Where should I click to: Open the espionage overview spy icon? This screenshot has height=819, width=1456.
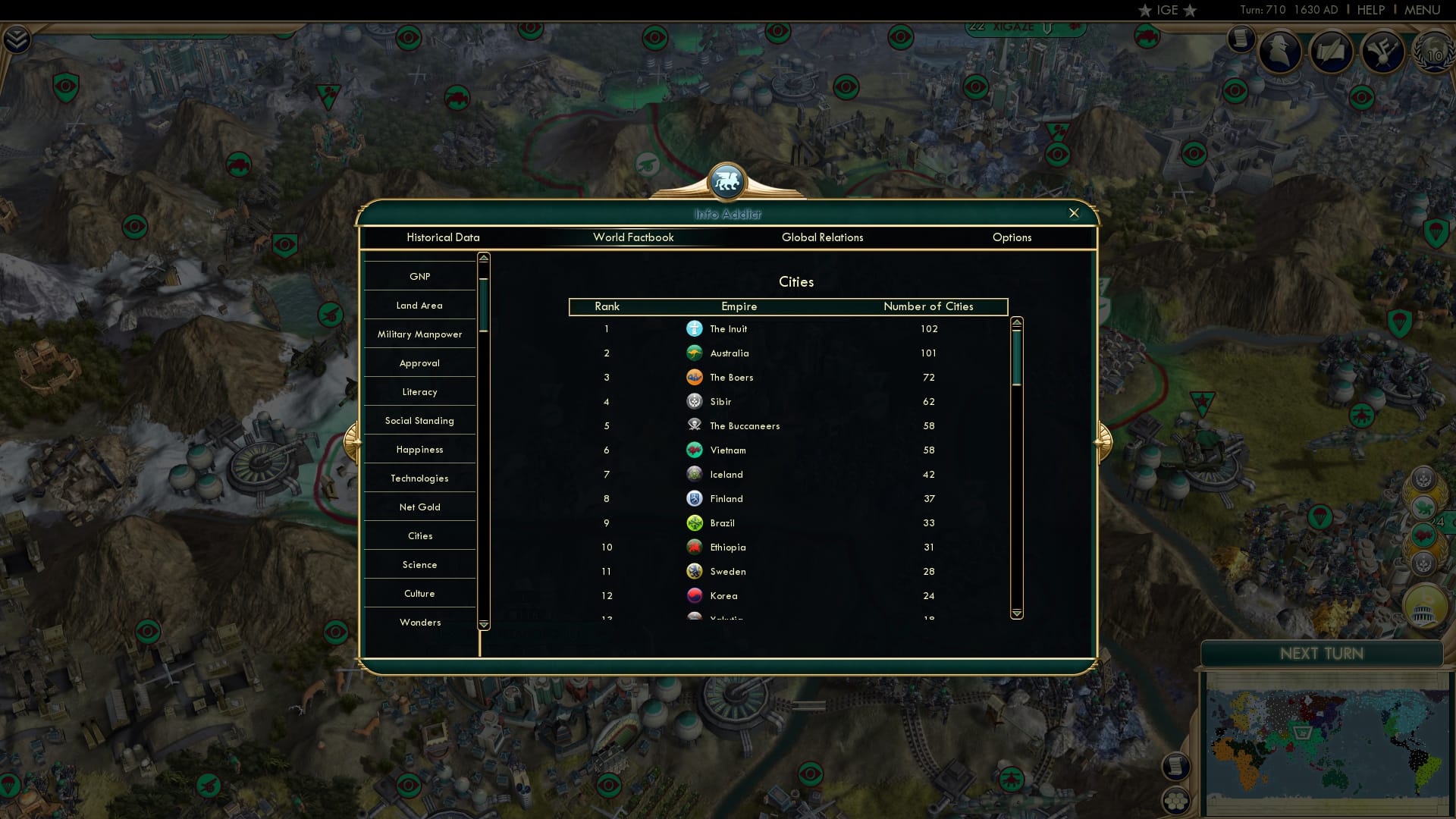point(1282,52)
